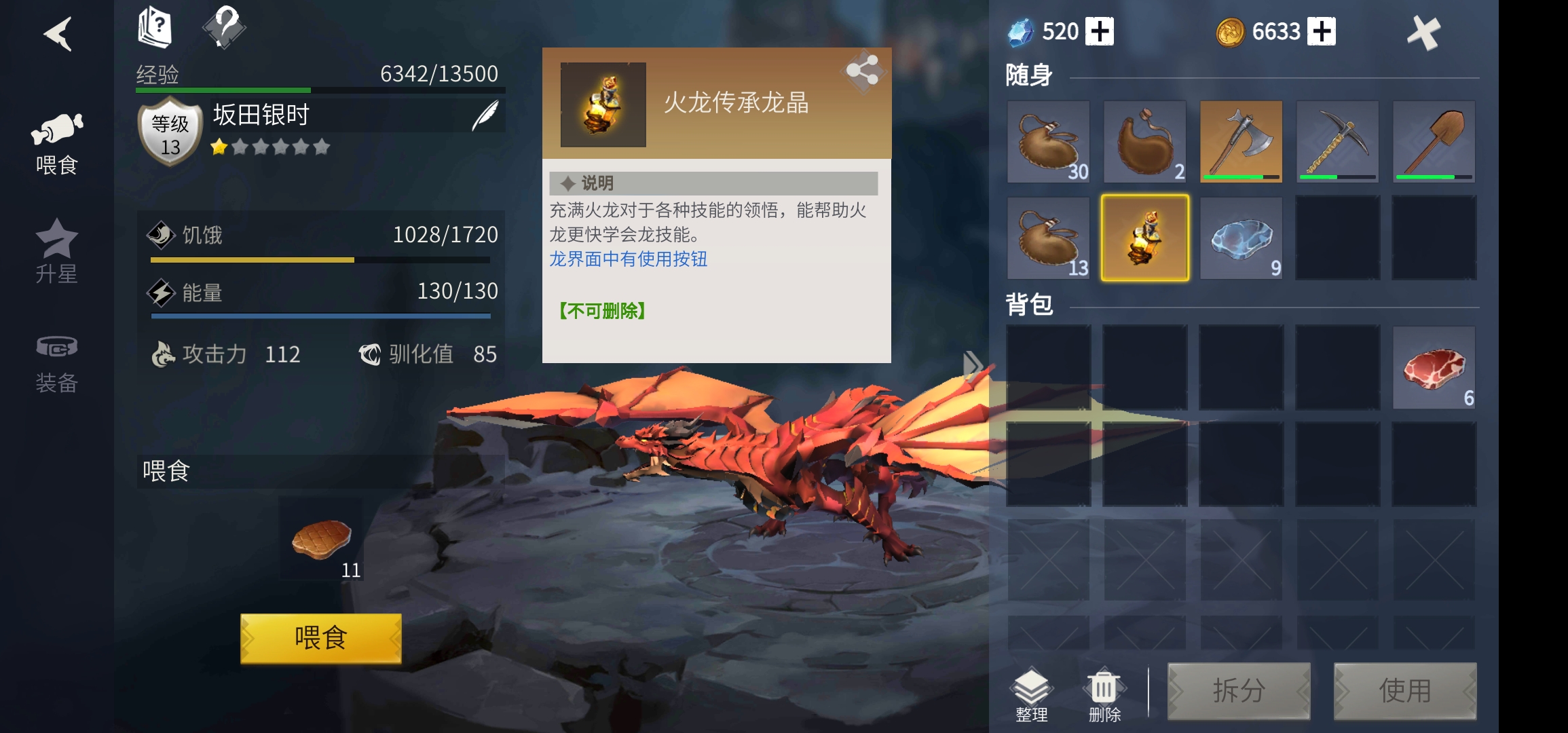
Task: Open the handbook icon at top left
Action: [155, 26]
